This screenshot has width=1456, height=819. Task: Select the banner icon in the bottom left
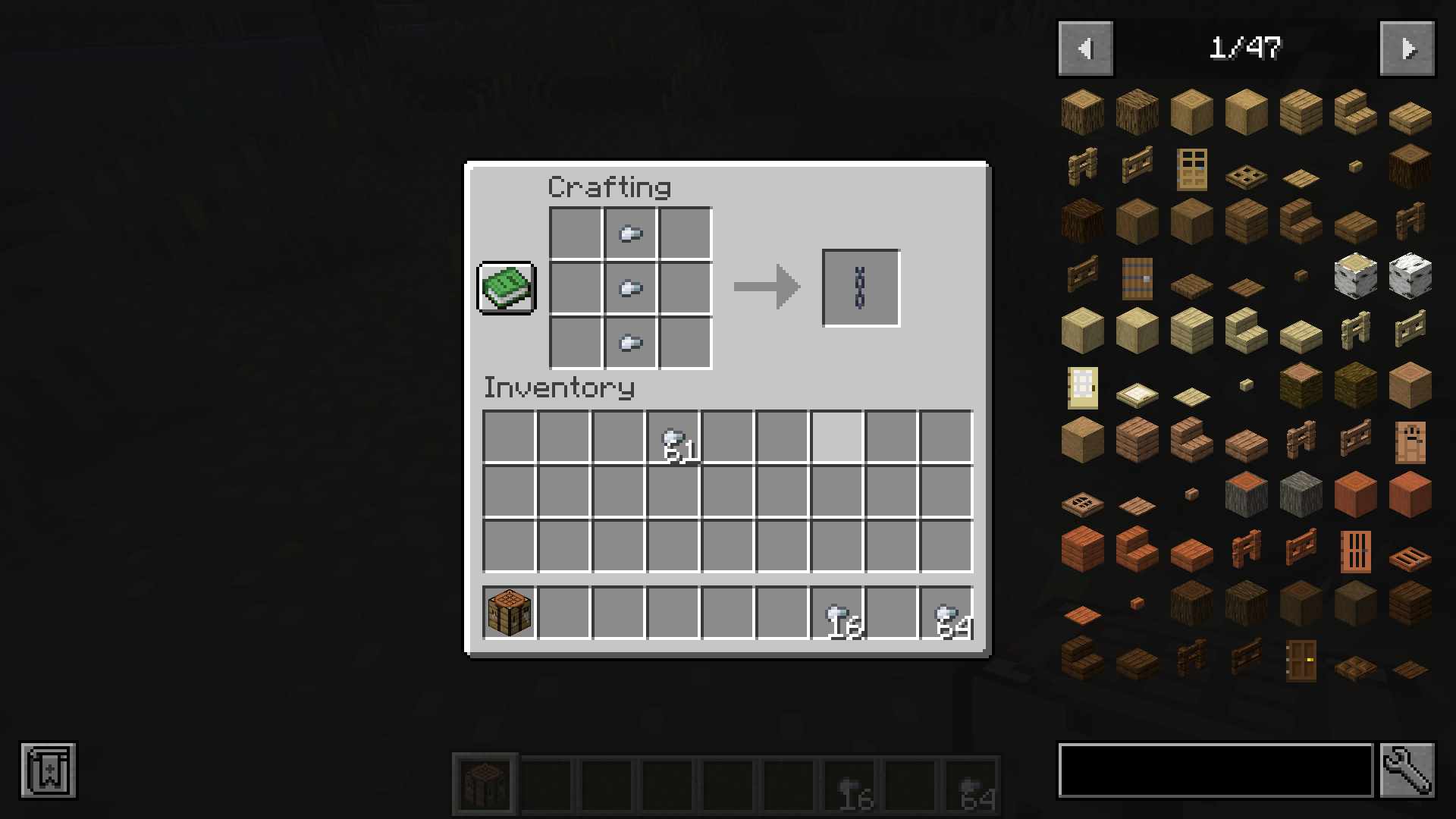click(49, 770)
